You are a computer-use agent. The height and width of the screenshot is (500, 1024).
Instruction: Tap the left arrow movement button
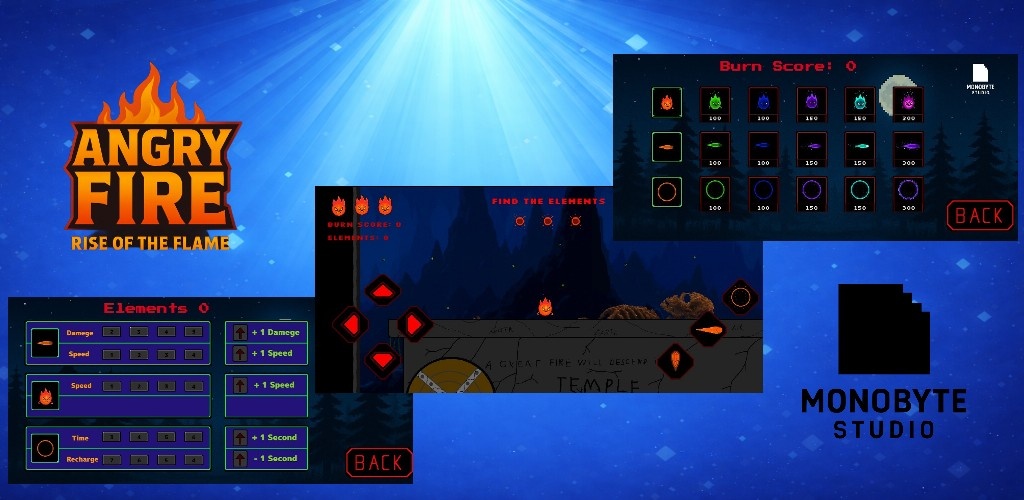click(350, 324)
